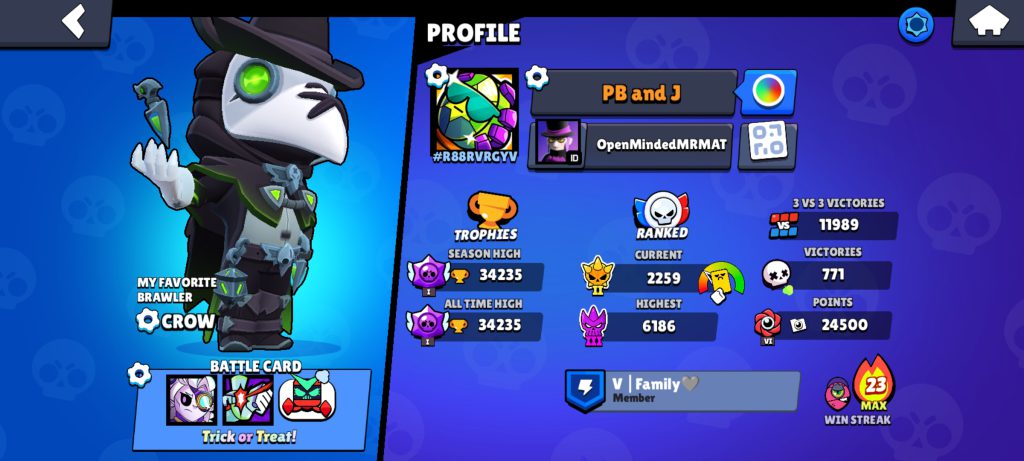Tap the ranked reputation gauge icon
Viewport: 1024px width, 461px height.
(721, 281)
